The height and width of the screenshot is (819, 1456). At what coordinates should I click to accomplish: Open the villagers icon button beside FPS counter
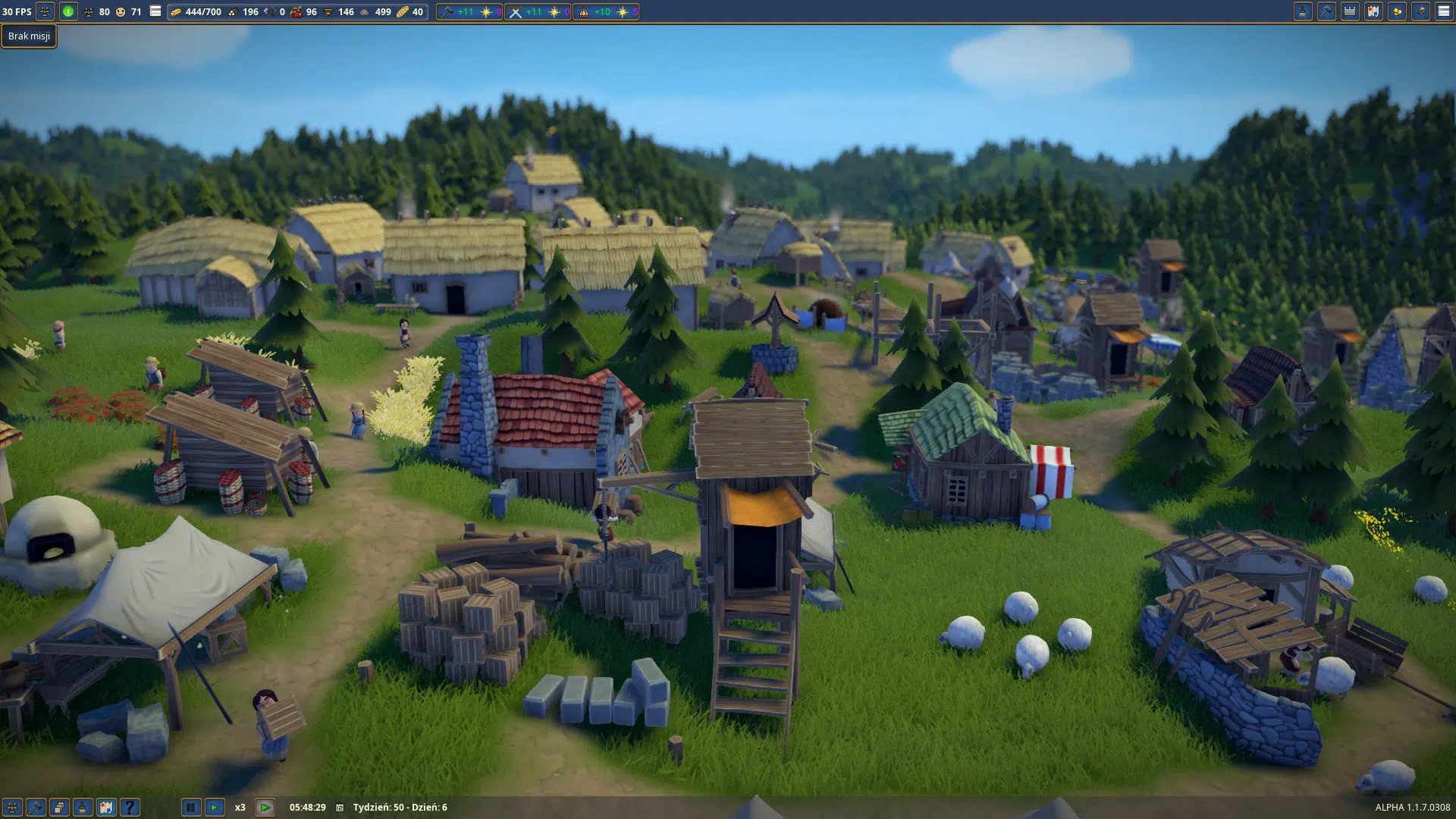45,11
